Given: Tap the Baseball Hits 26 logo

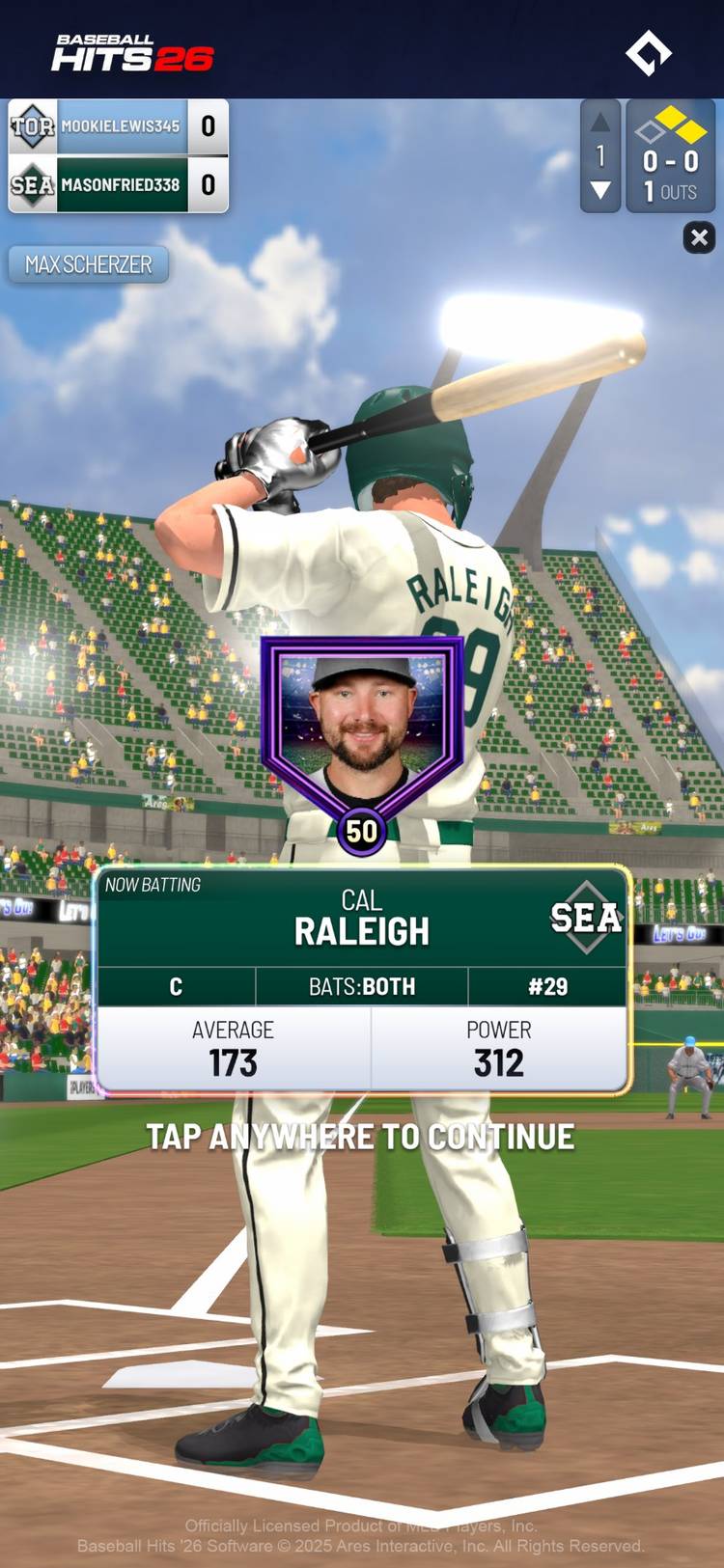Looking at the screenshot, I should click(x=132, y=53).
